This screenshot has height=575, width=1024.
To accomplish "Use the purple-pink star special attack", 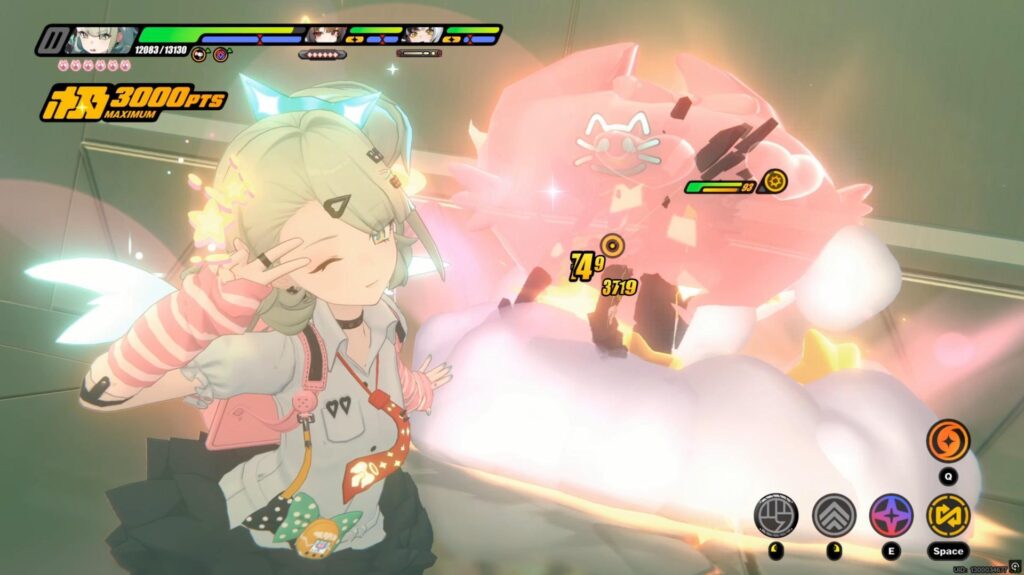I will click(x=890, y=515).
